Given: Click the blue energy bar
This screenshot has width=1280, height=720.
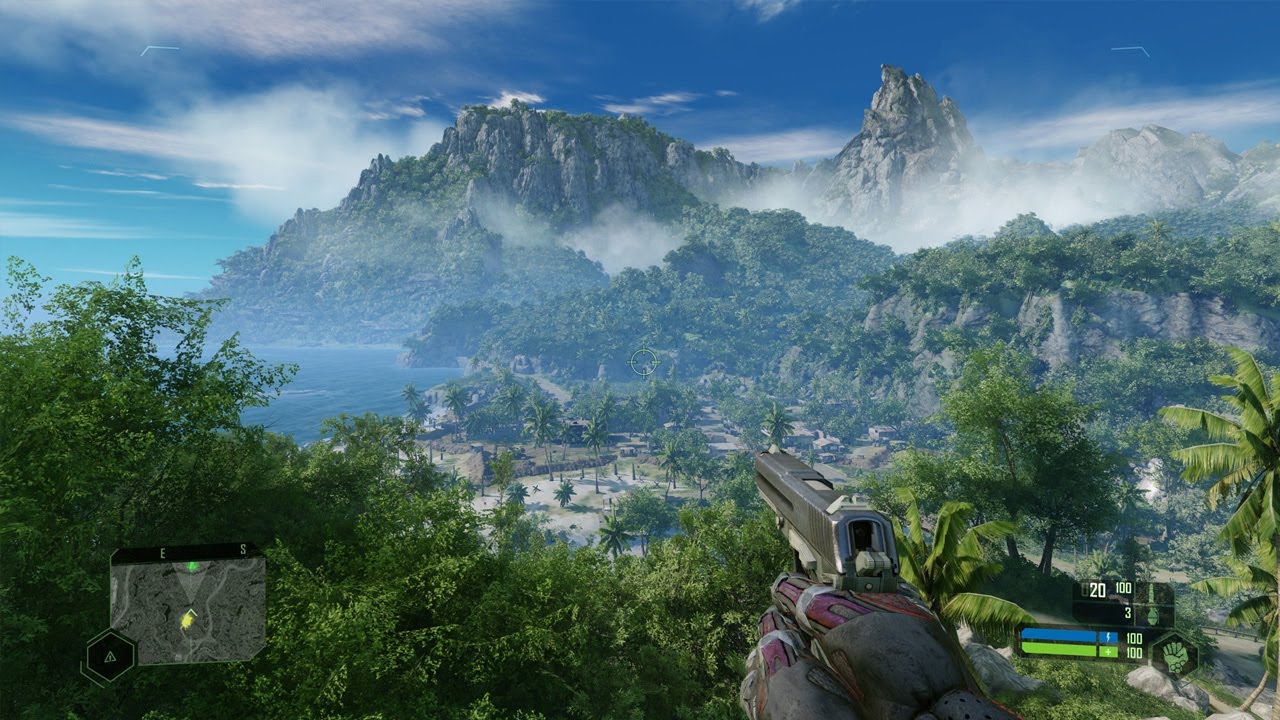Looking at the screenshot, I should pos(1059,635).
